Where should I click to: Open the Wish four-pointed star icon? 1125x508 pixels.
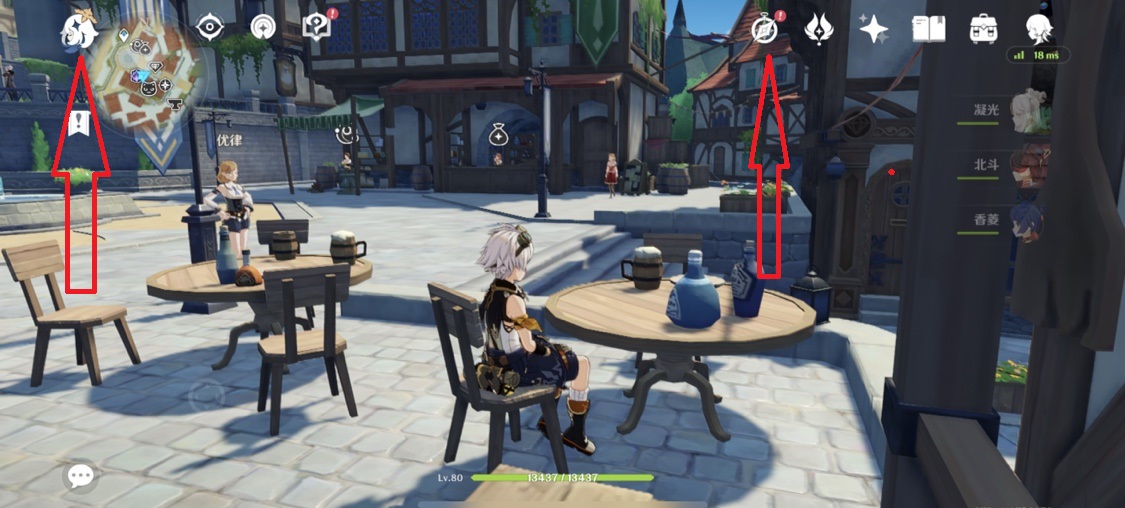(874, 30)
